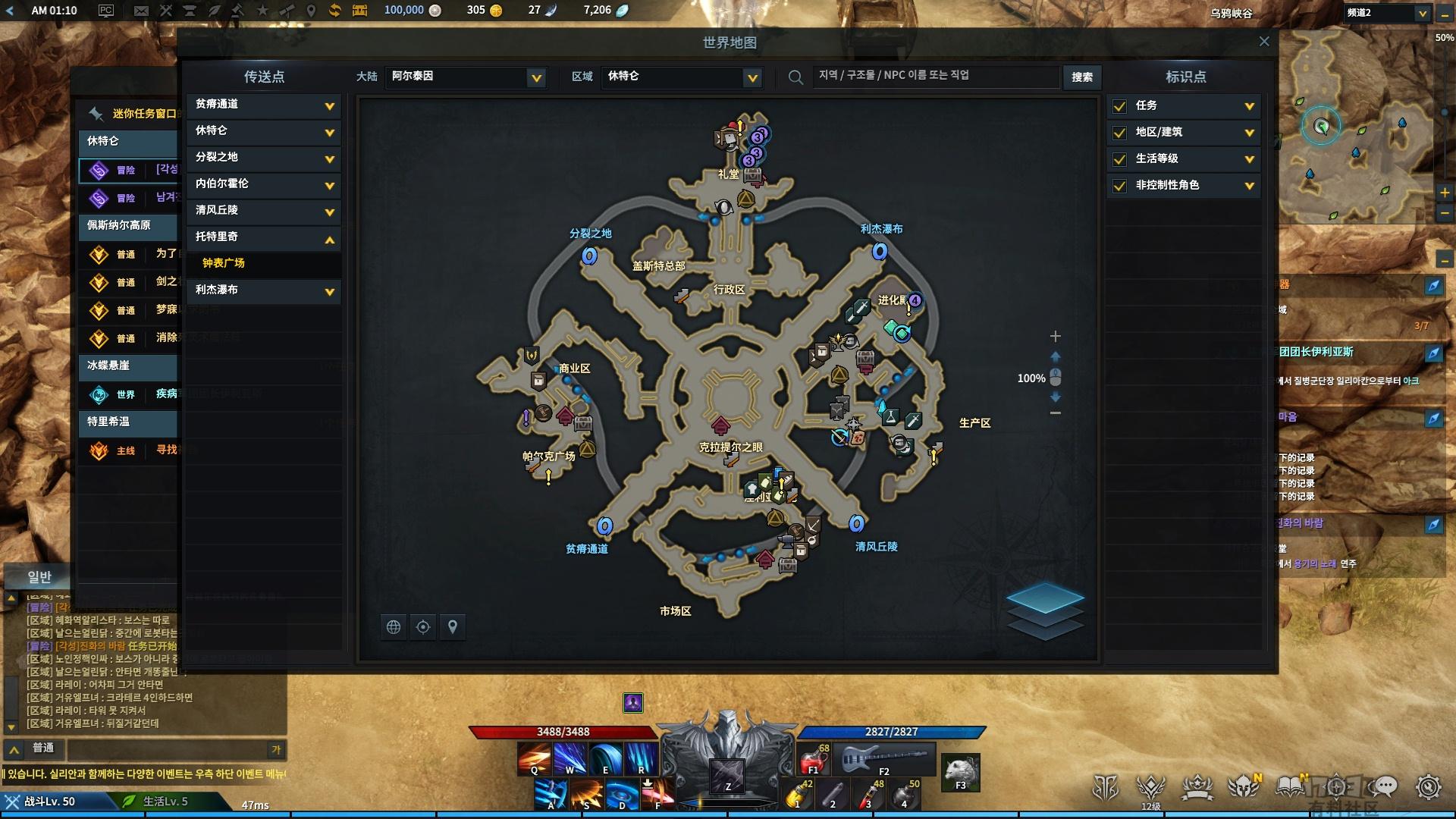Image resolution: width=1456 pixels, height=819 pixels.
Task: Expand the 分裂之地 teleport list entry
Action: coord(329,159)
